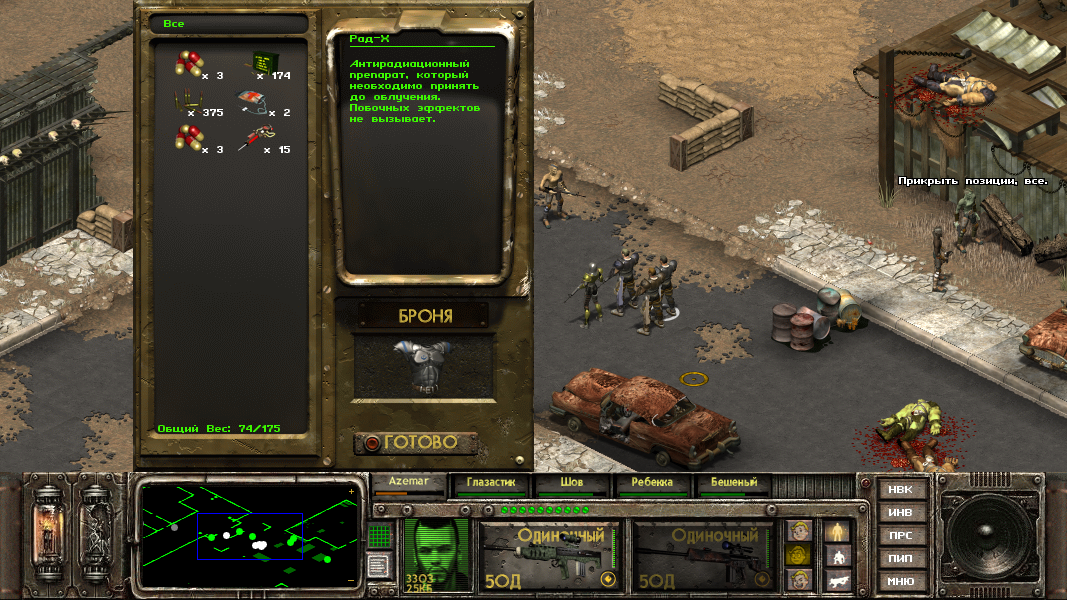Click the ГОТОВО button to close inventory
The height and width of the screenshot is (600, 1067).
(x=417, y=442)
